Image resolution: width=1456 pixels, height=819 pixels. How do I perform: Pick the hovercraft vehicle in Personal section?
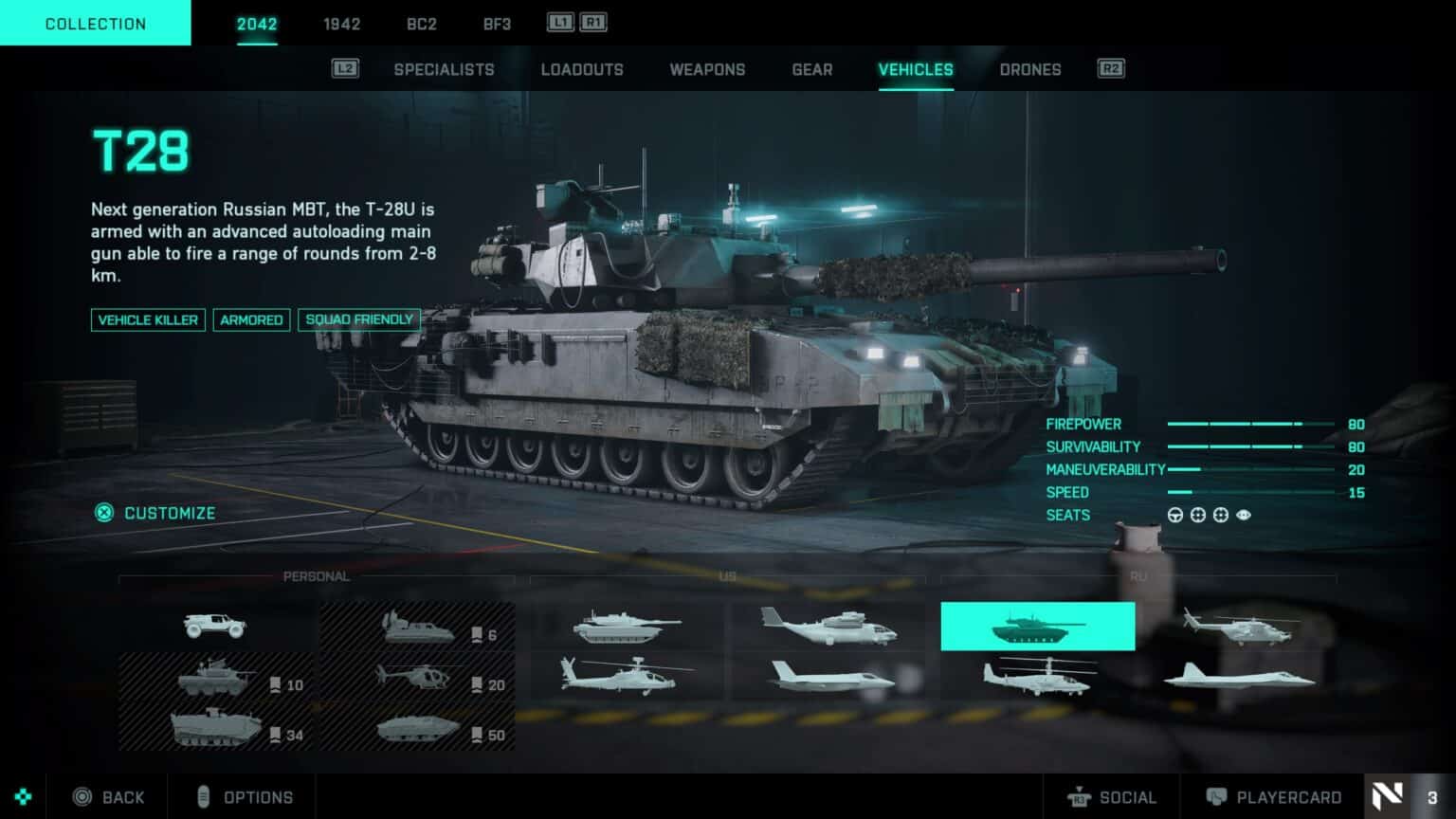click(420, 628)
